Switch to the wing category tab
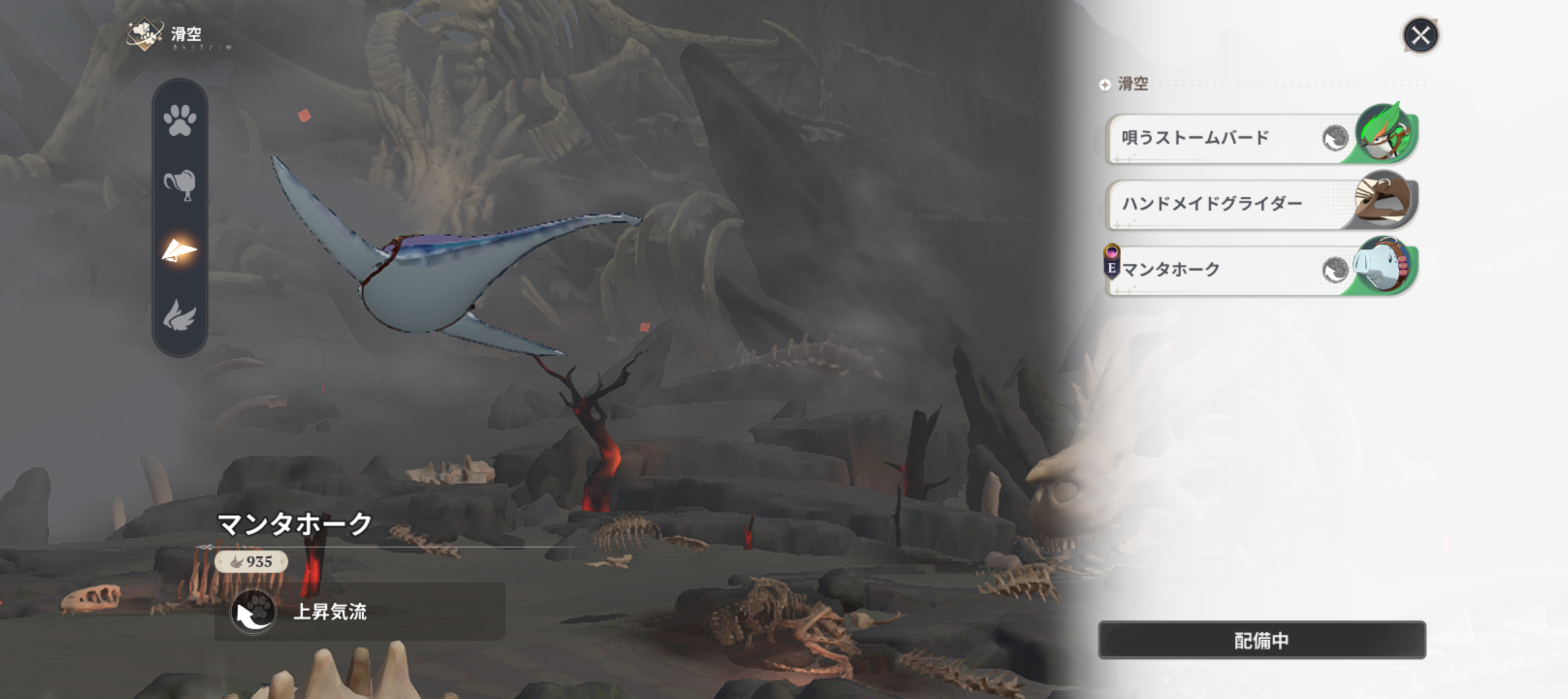1568x699 pixels. pyautogui.click(x=180, y=316)
